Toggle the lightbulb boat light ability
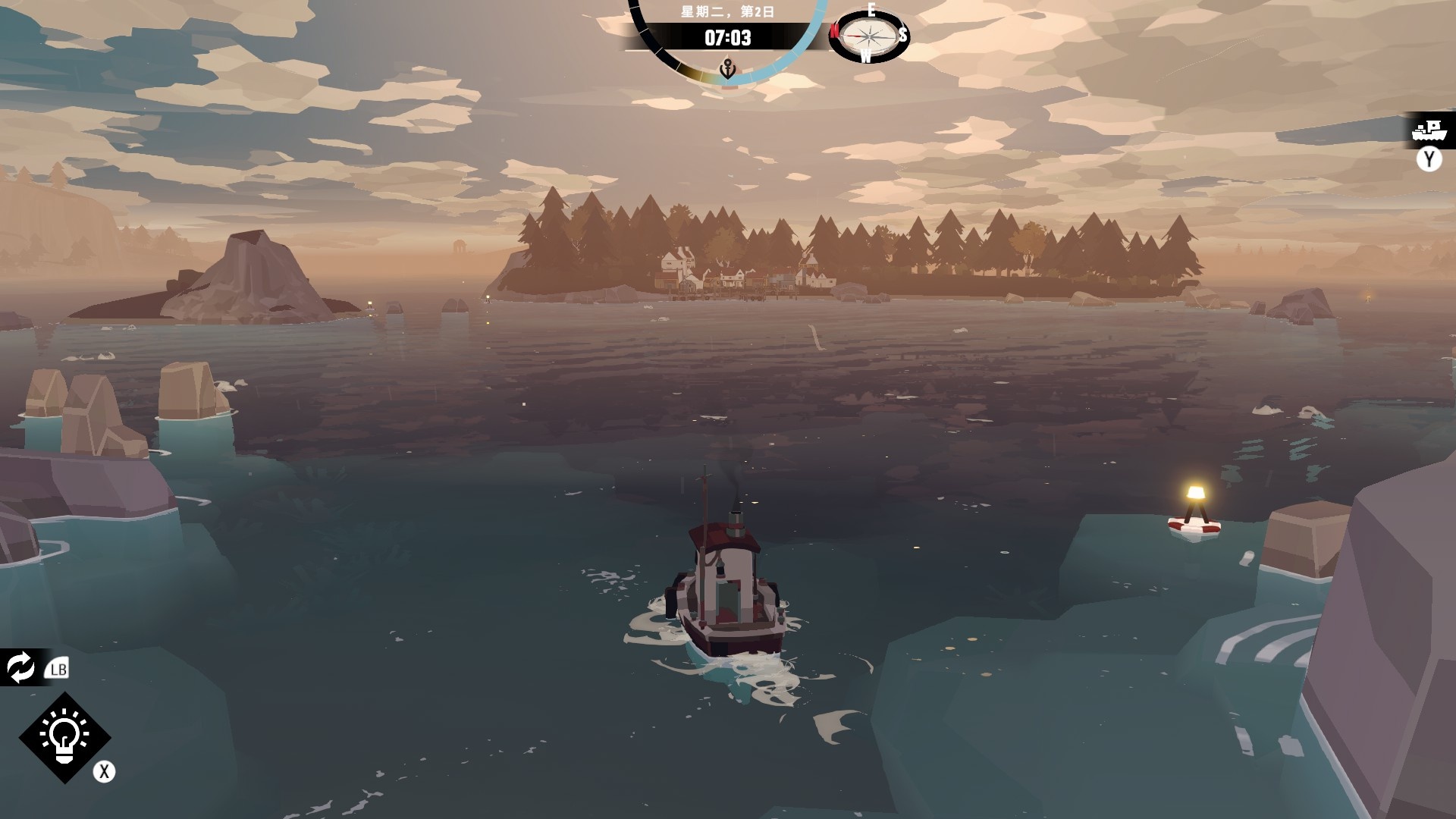 (x=65, y=736)
